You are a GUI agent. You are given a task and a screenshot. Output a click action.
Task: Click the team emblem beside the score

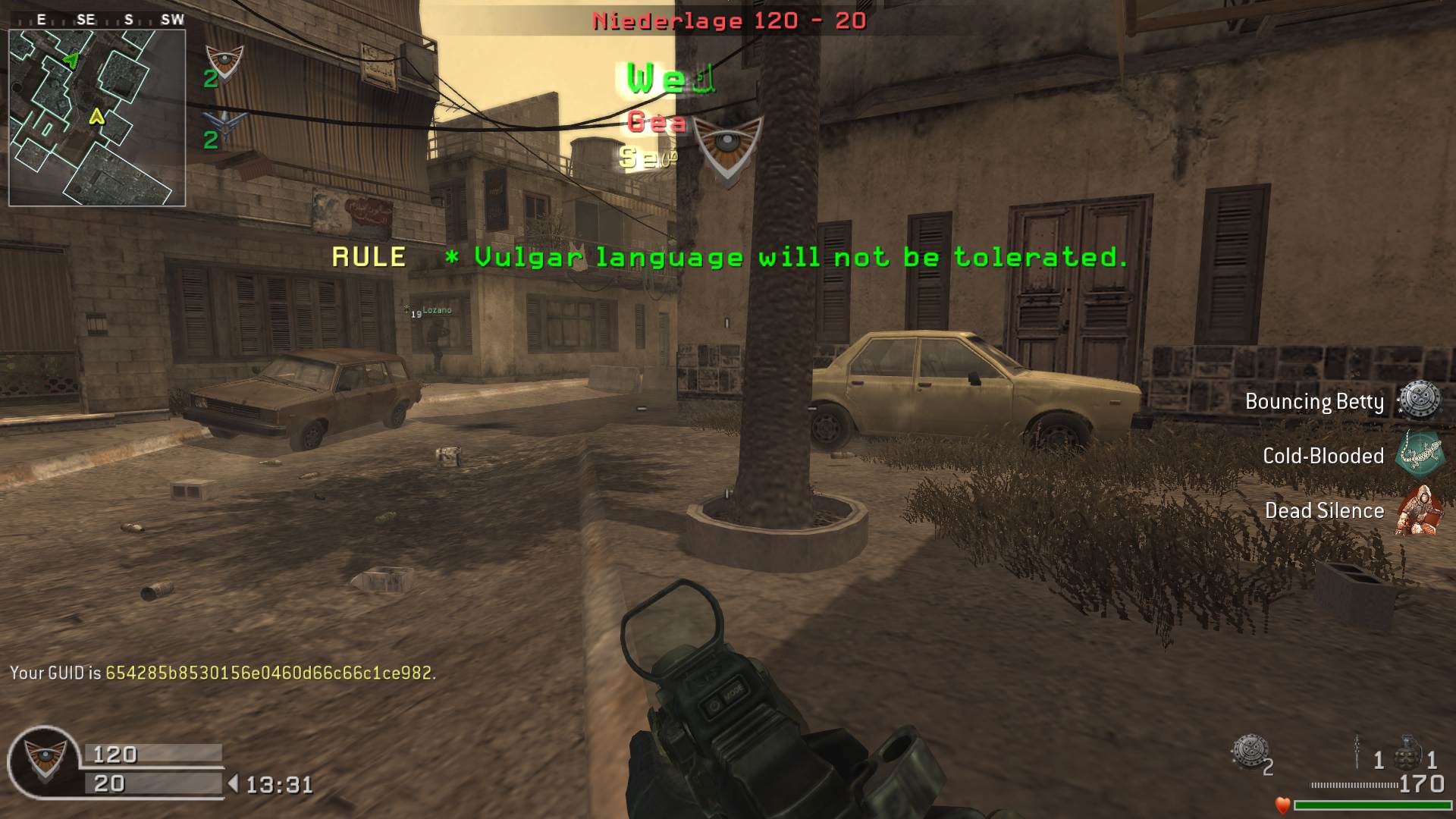click(44, 761)
